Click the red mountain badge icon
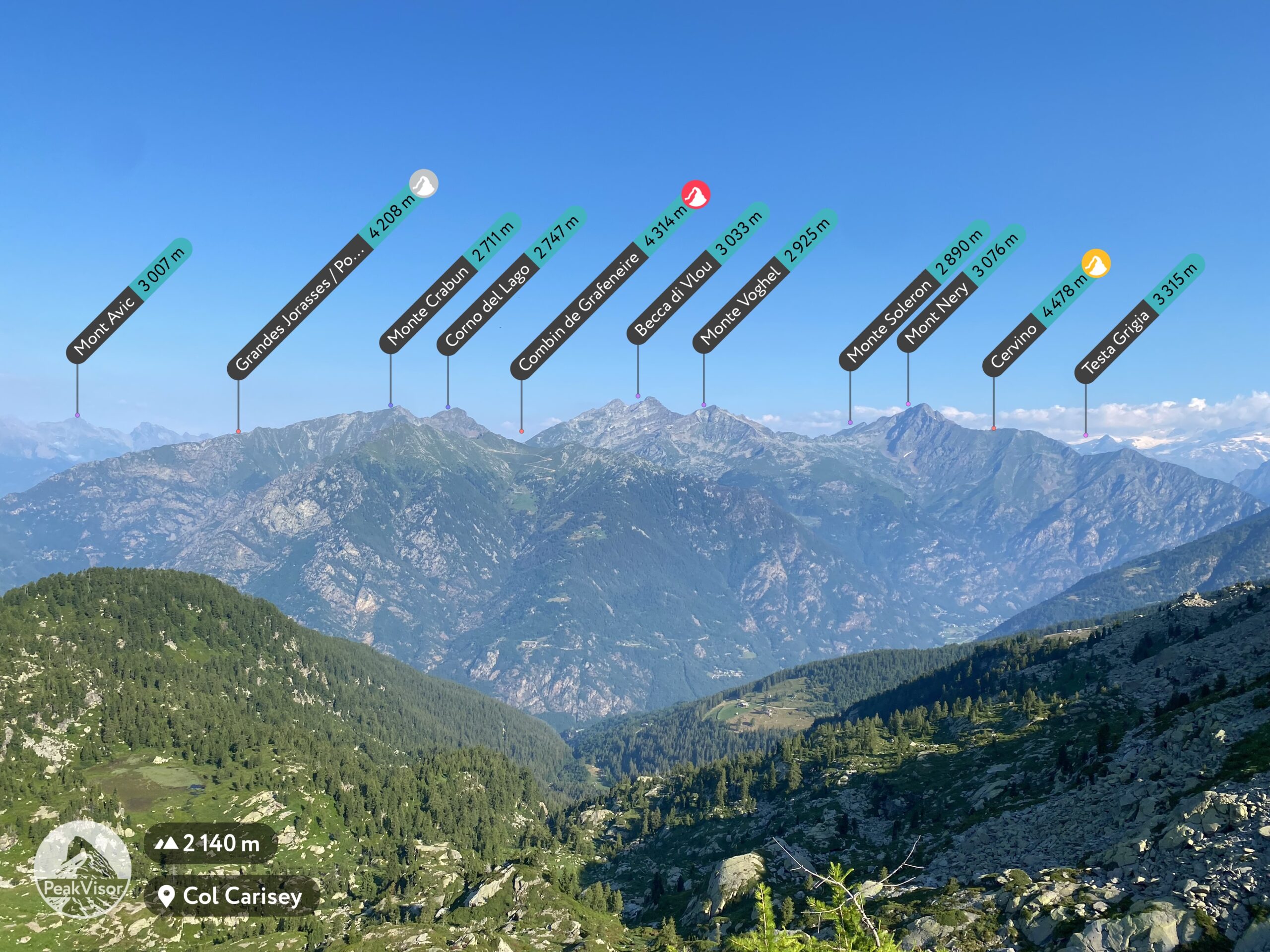 (x=696, y=194)
